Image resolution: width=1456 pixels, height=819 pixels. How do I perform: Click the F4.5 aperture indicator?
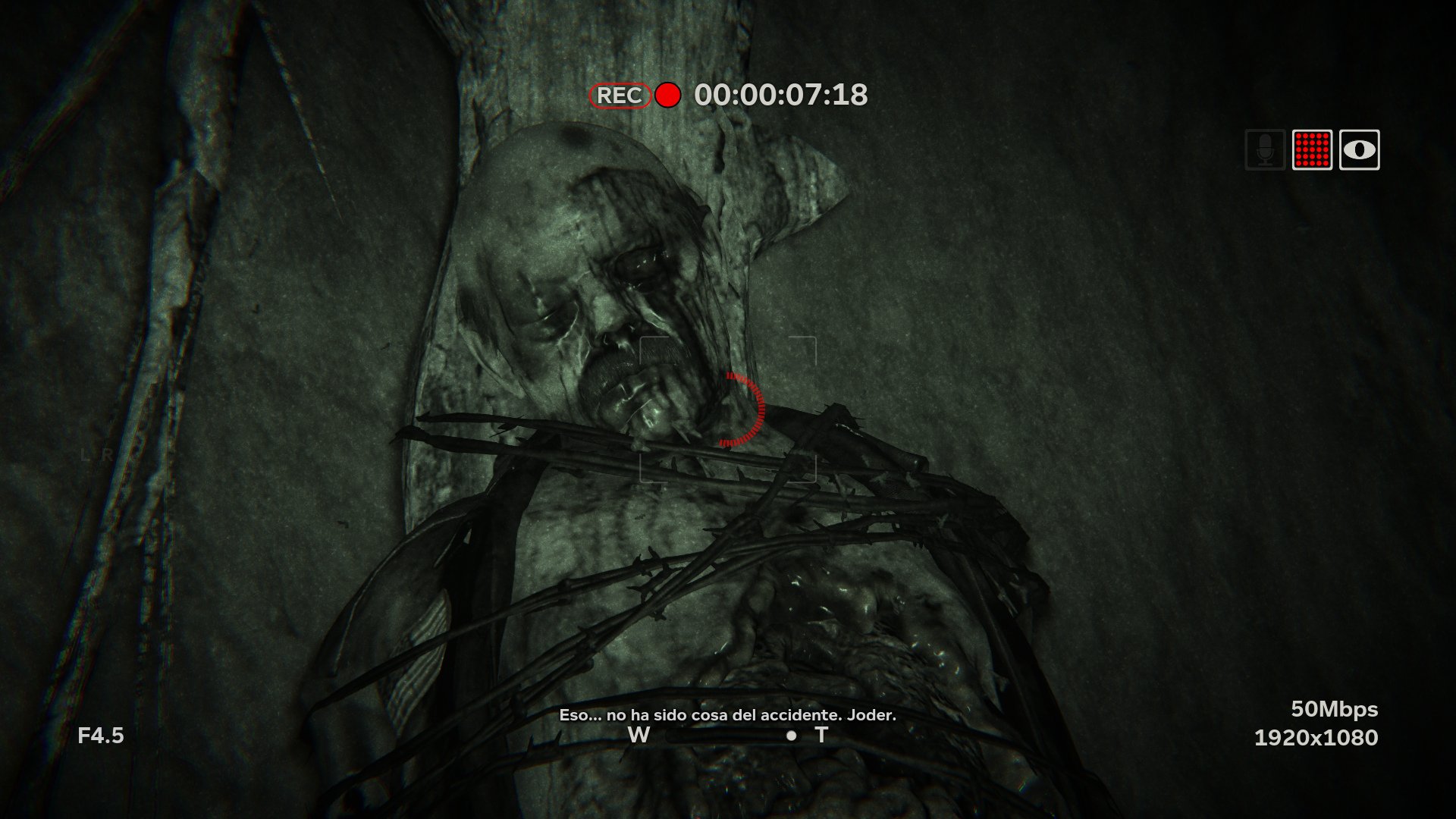102,734
